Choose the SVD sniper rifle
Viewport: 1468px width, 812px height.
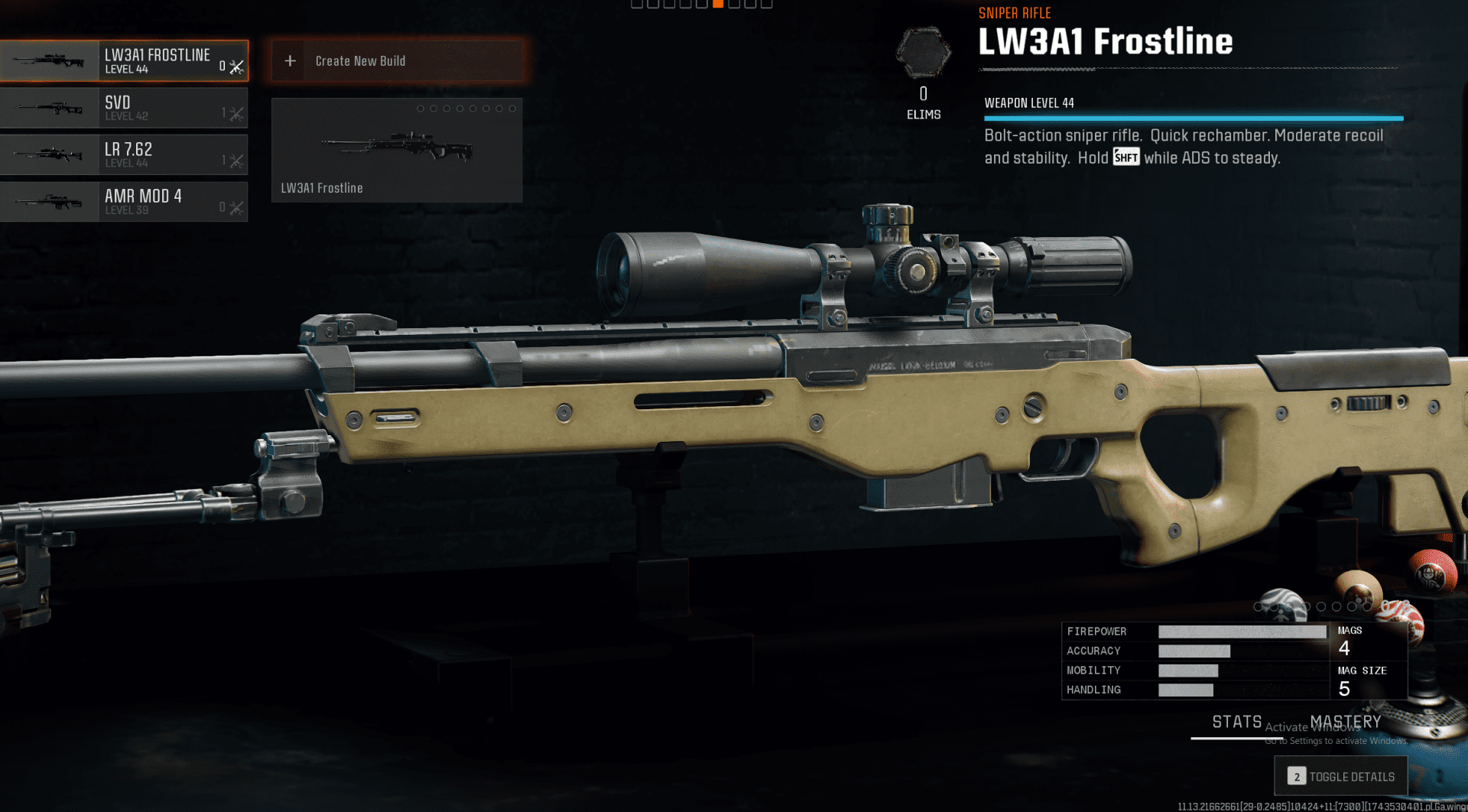click(x=124, y=108)
